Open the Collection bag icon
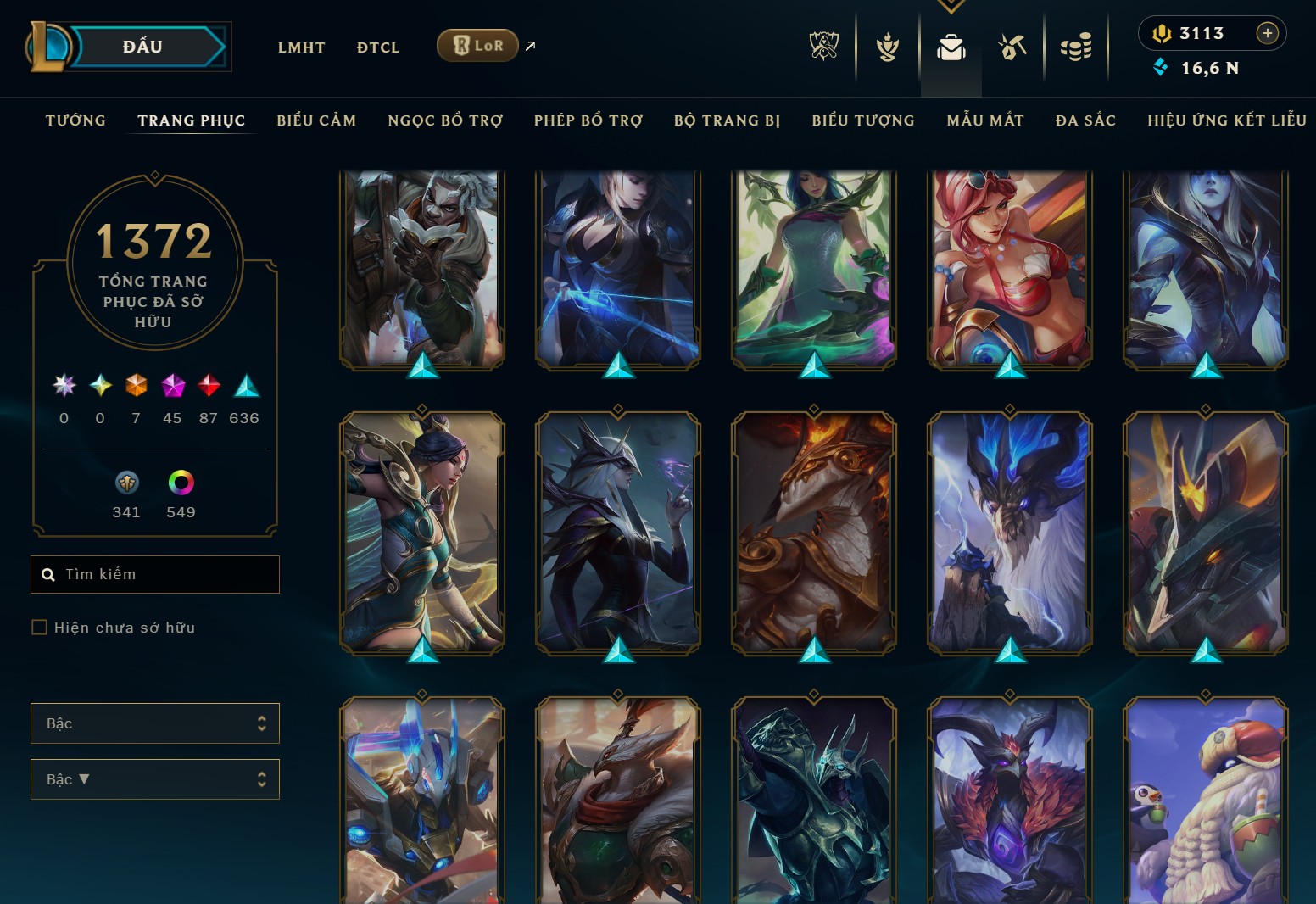This screenshot has width=1316, height=904. [x=950, y=48]
